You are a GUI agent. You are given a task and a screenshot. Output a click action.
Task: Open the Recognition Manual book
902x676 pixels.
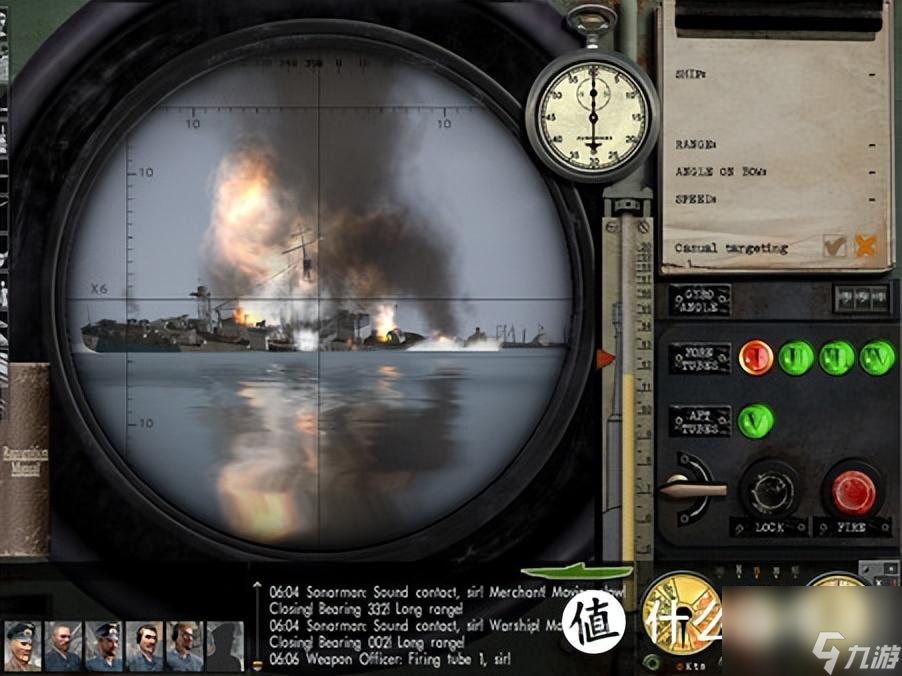24,458
